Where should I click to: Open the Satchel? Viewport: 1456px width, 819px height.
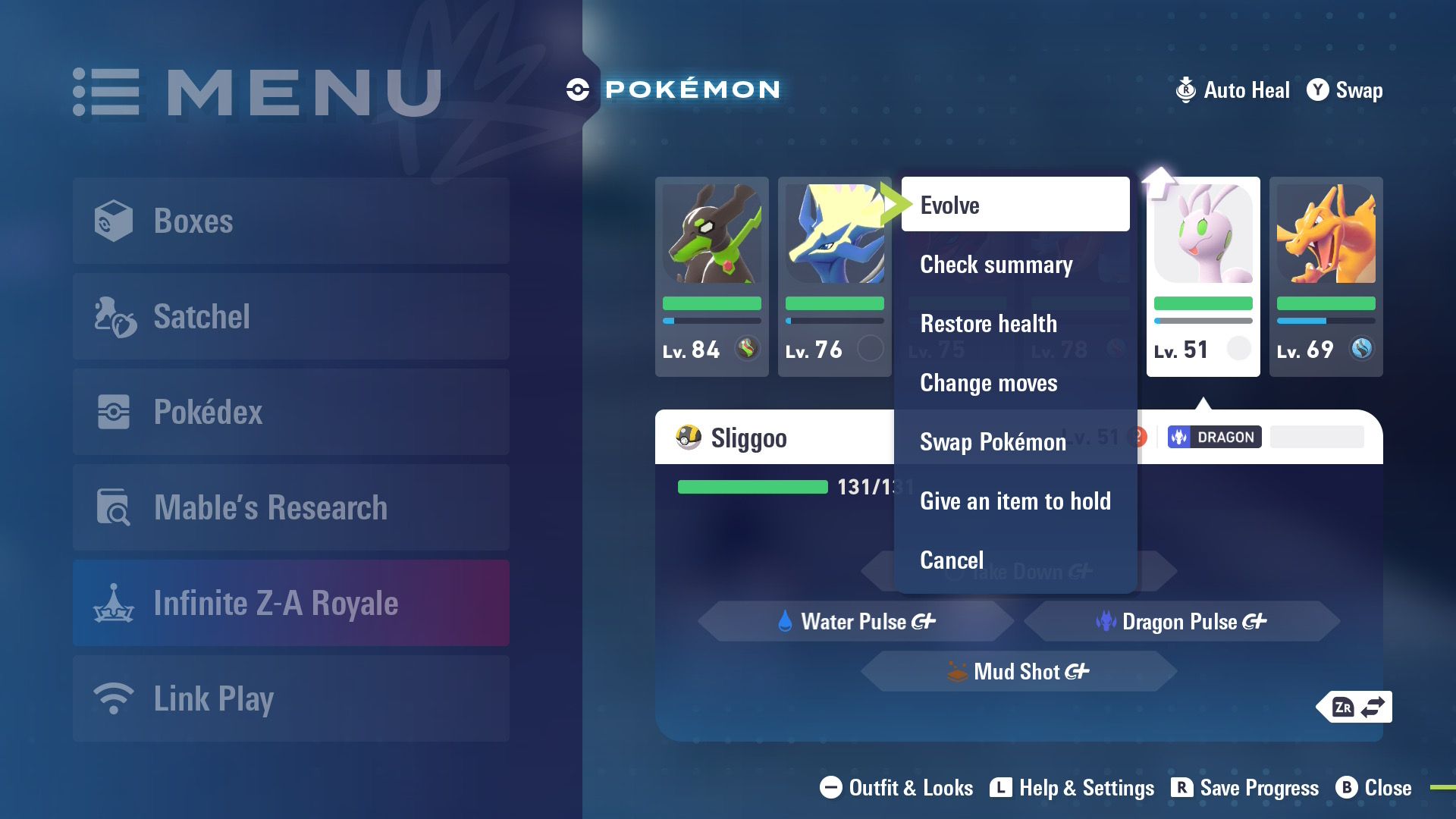[291, 316]
